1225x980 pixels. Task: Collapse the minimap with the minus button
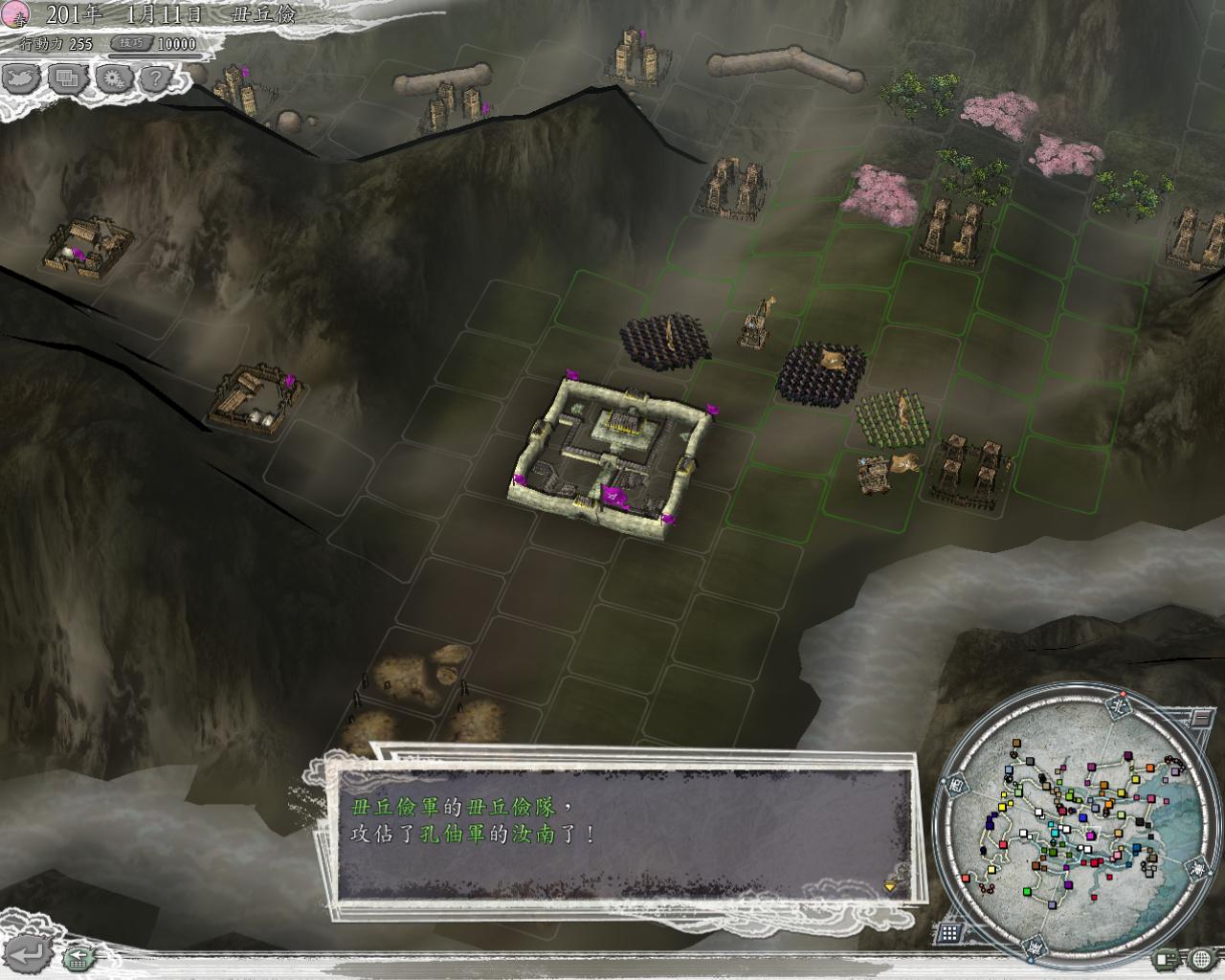1200,717
